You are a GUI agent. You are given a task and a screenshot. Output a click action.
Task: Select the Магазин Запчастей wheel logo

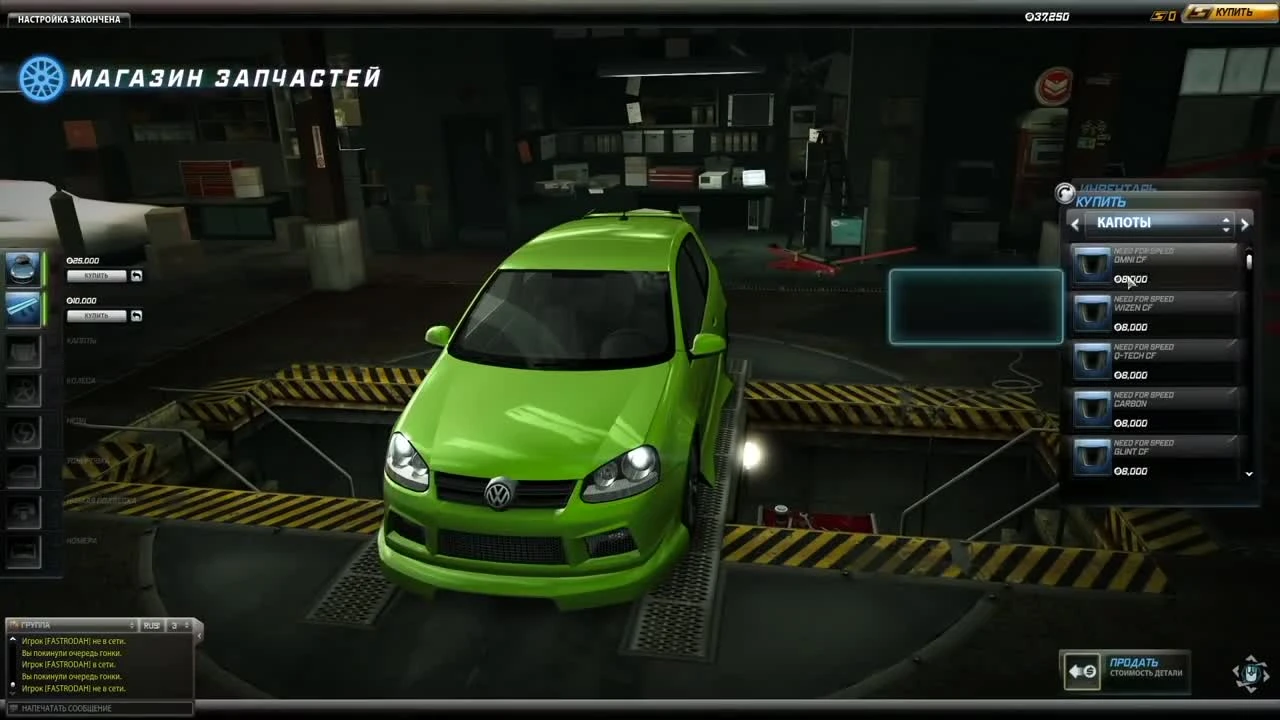click(x=40, y=78)
